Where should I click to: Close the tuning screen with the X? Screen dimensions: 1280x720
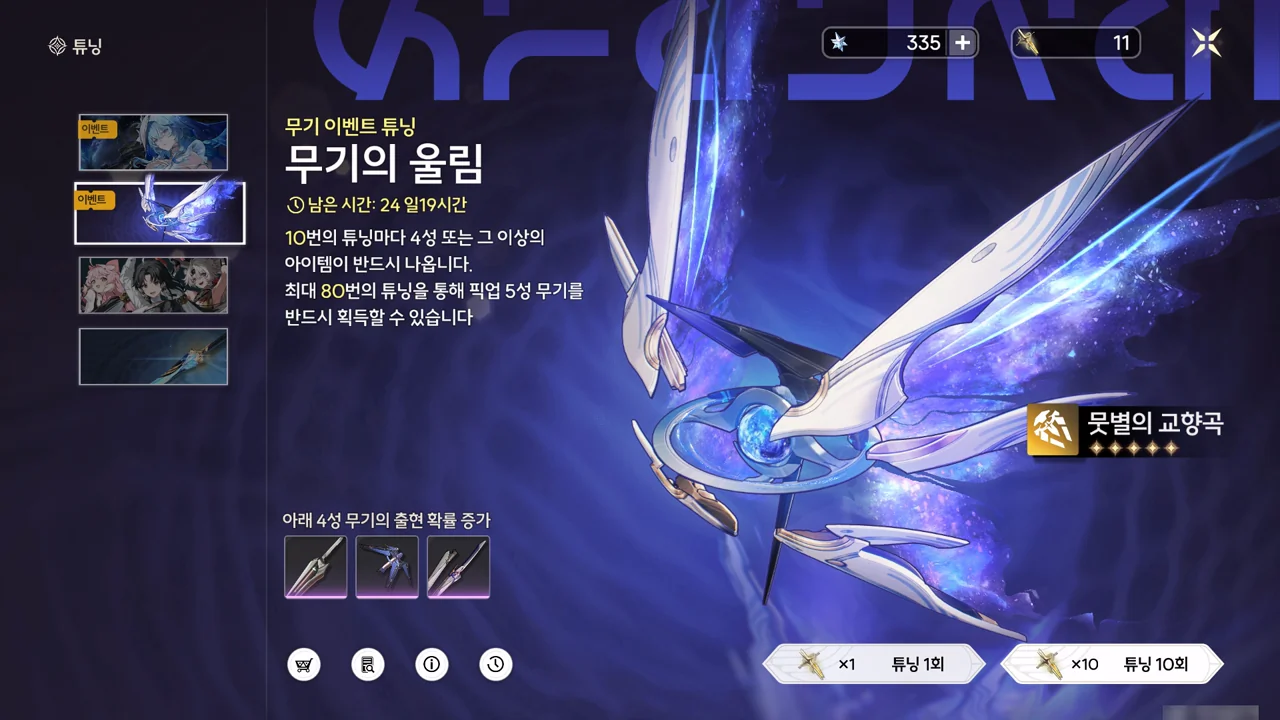(x=1207, y=43)
